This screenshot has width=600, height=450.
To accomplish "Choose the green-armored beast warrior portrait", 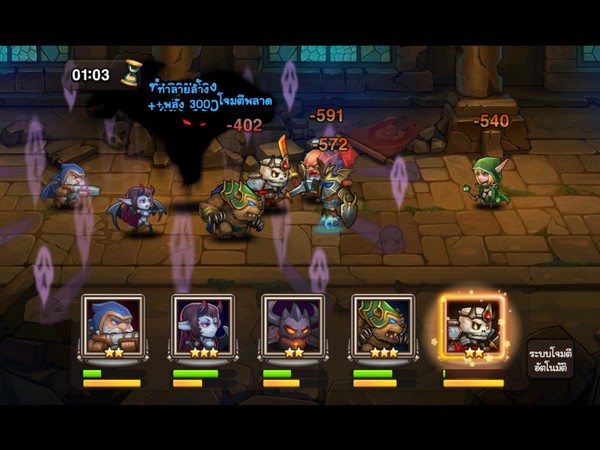I will click(x=382, y=326).
